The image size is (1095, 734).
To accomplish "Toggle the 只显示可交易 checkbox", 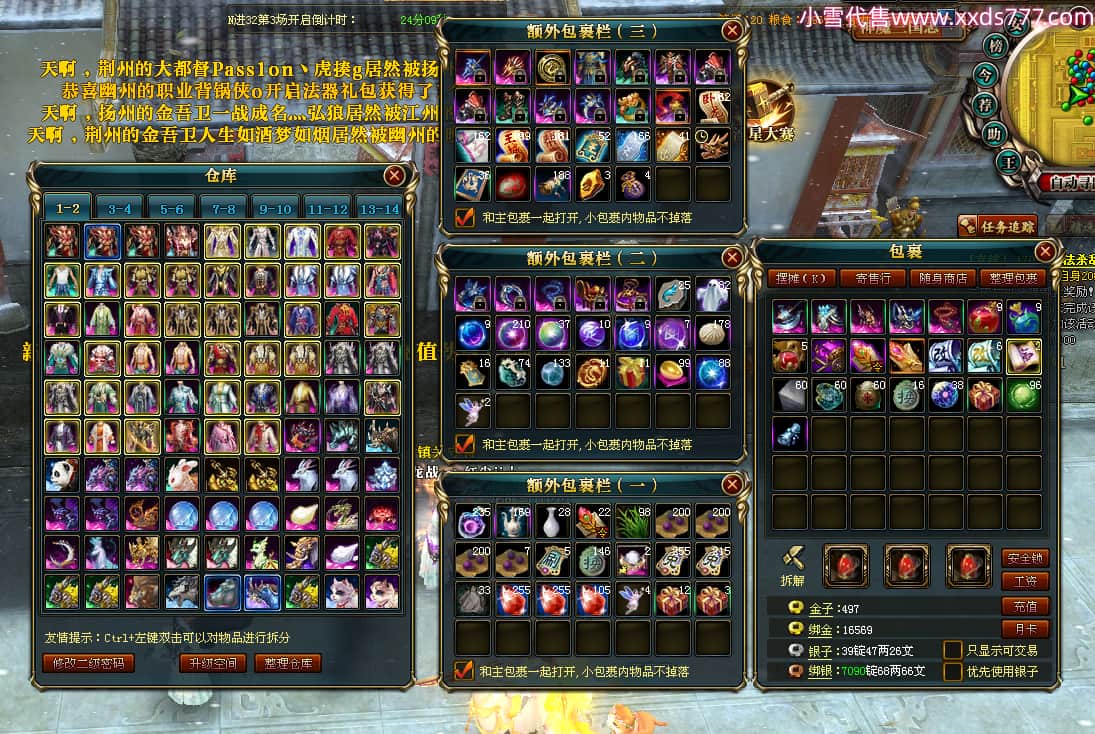I will click(x=953, y=650).
